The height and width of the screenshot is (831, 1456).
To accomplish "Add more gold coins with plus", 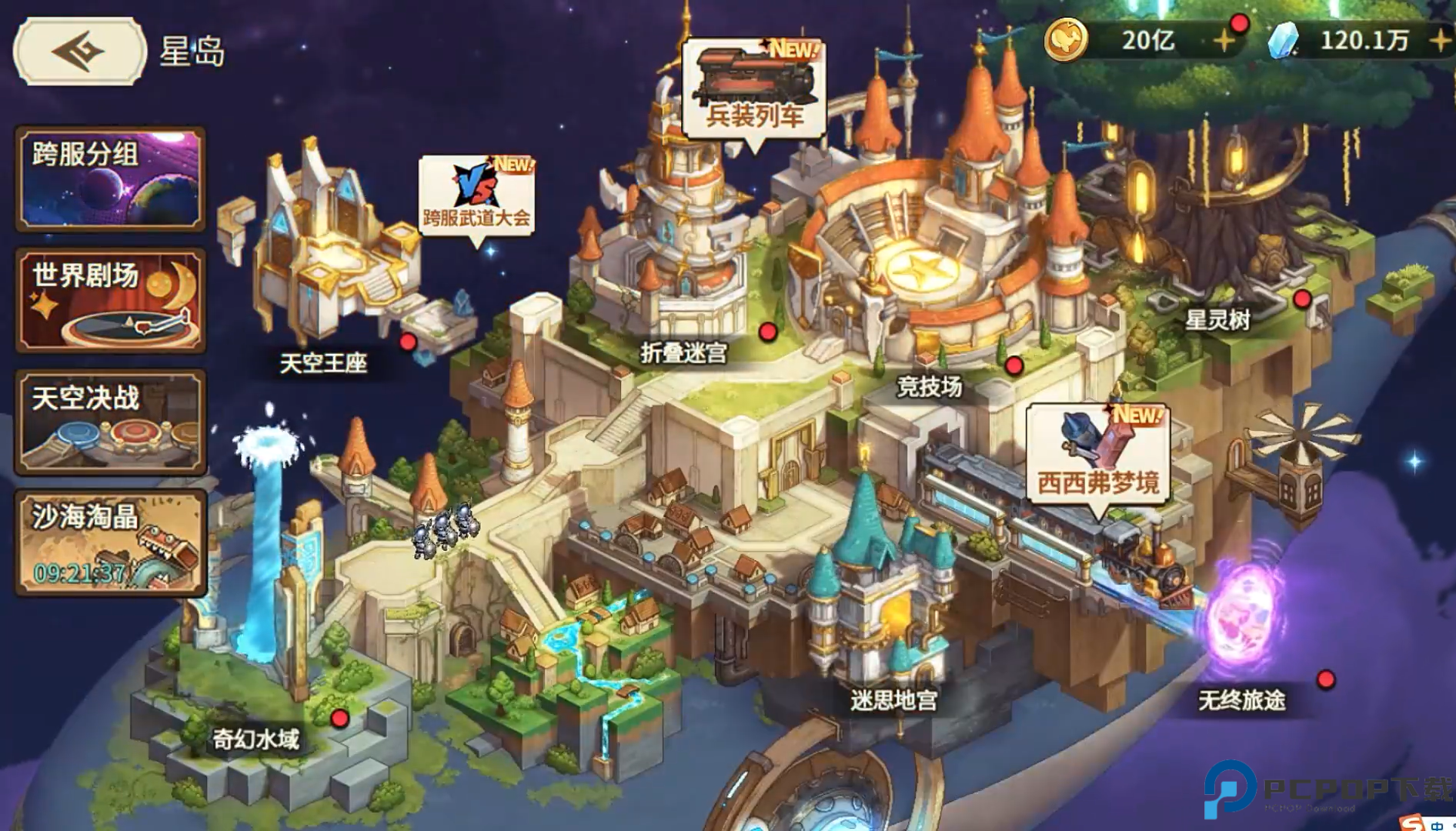I will 1224,40.
